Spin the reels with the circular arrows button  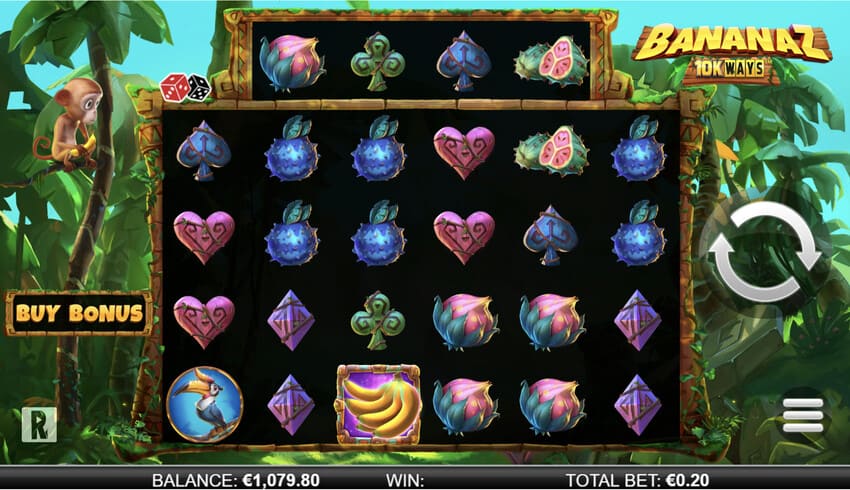765,252
